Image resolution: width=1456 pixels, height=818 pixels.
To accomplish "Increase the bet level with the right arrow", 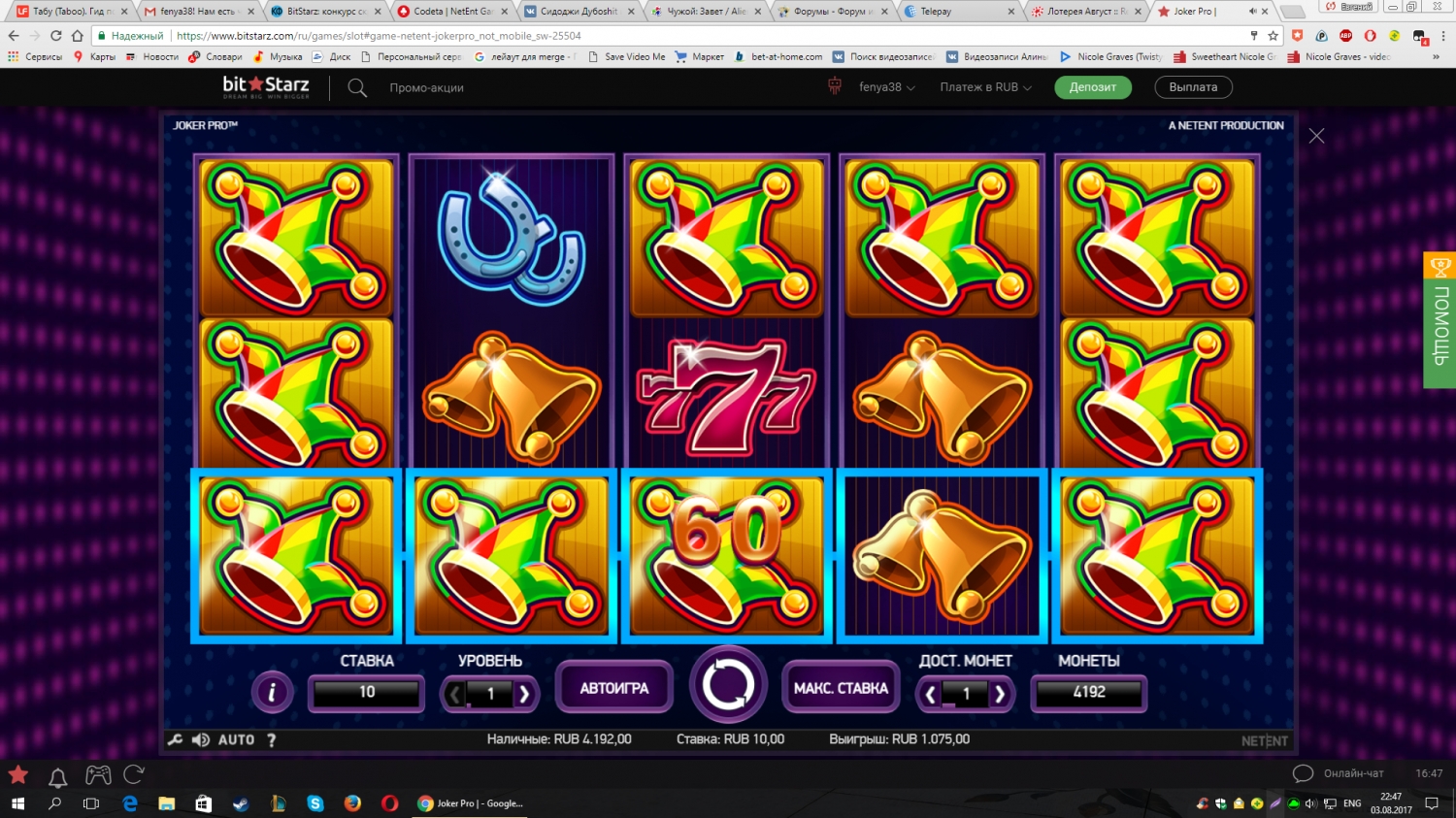I will point(525,694).
